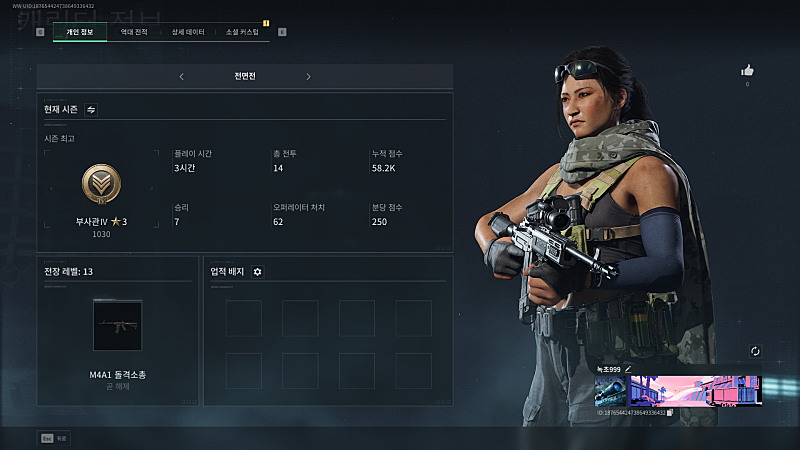Open the M4A1 돌격소총 weapon tile
This screenshot has height=450, width=800.
(x=118, y=325)
